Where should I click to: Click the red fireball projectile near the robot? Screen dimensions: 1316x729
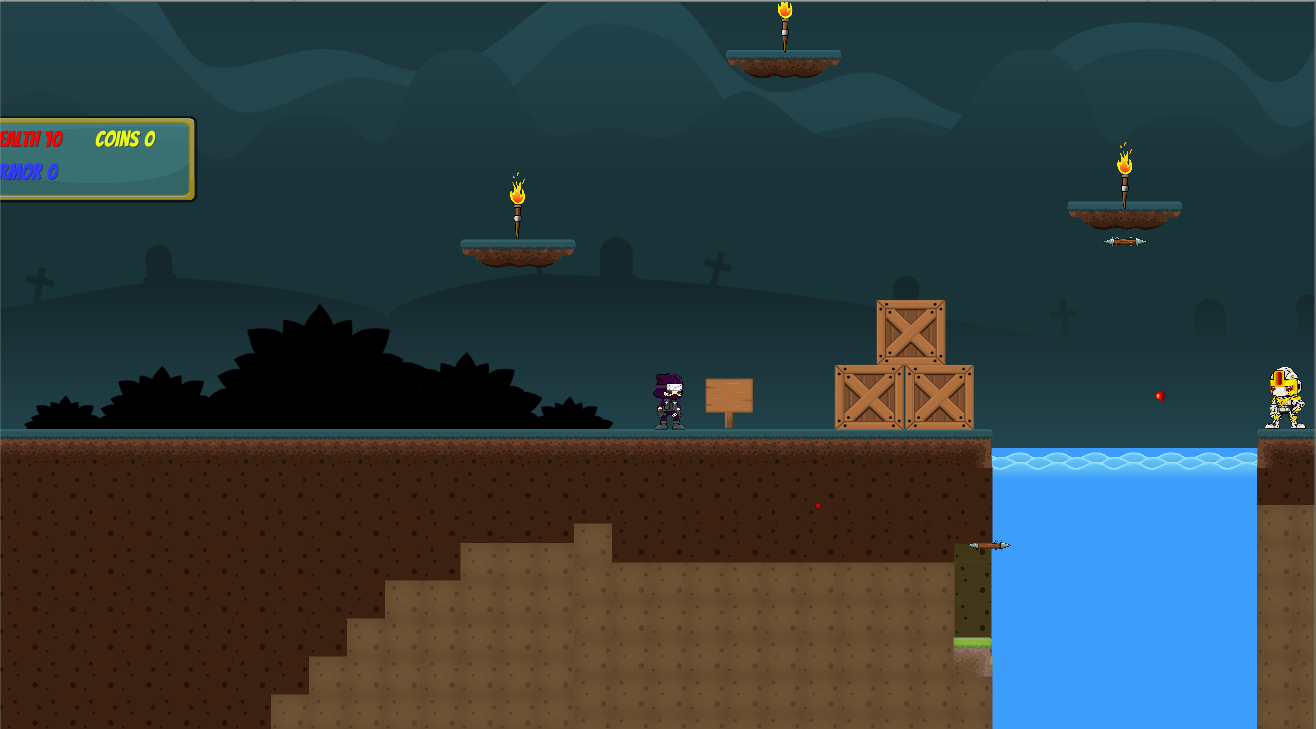(x=1158, y=395)
